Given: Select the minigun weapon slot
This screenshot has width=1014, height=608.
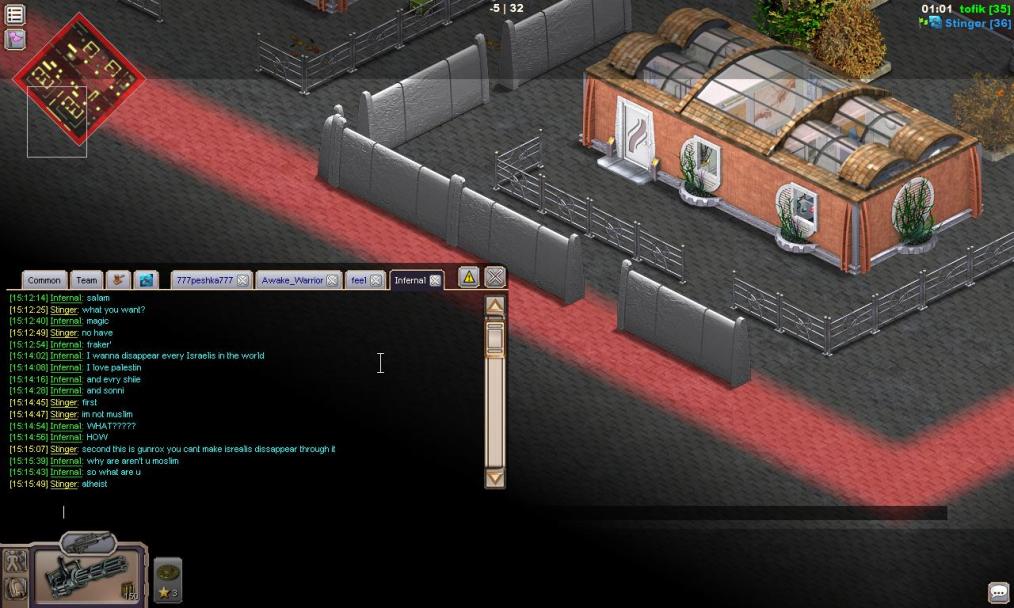Looking at the screenshot, I should coord(86,580).
